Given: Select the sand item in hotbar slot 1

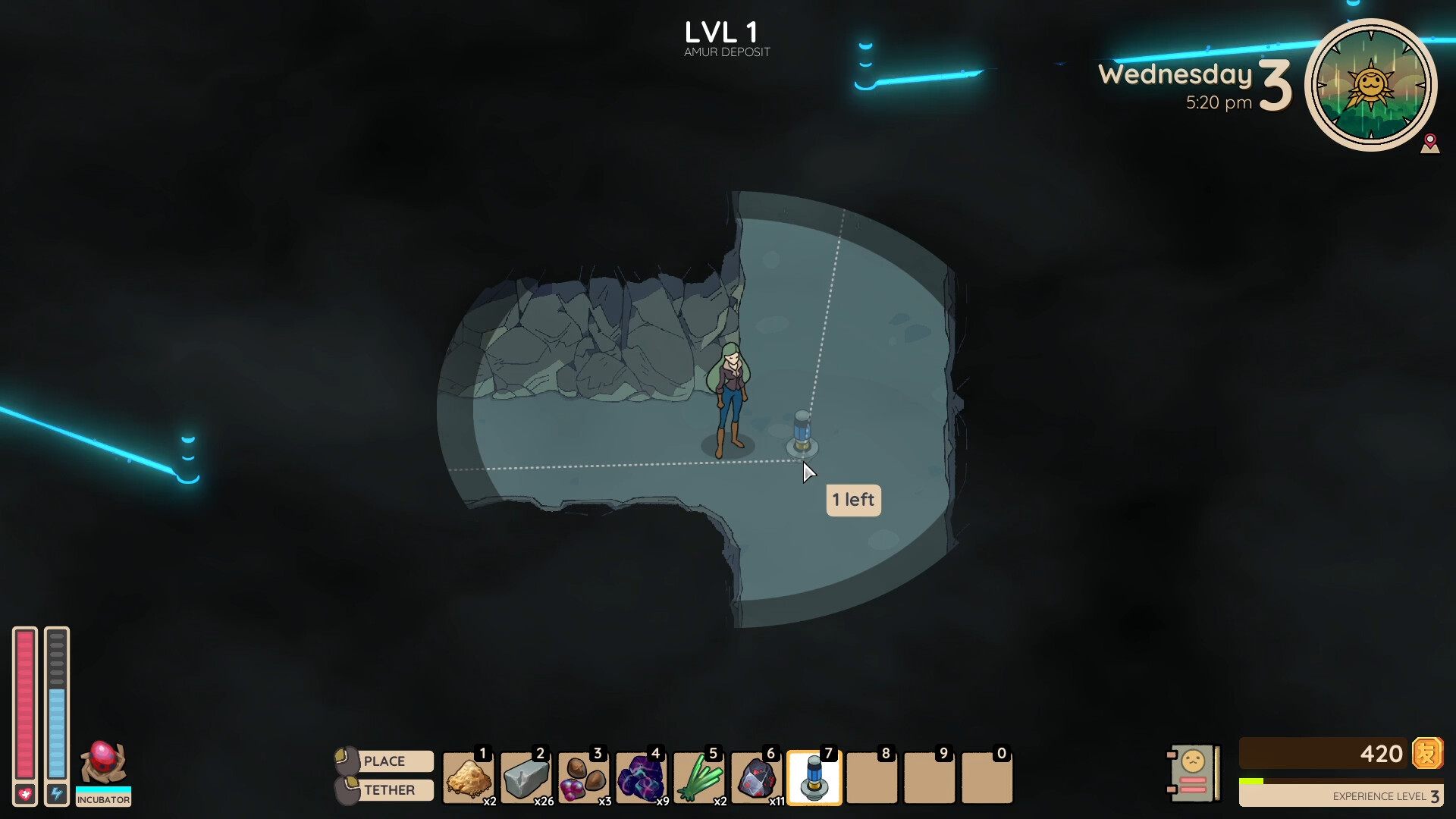Looking at the screenshot, I should [469, 777].
